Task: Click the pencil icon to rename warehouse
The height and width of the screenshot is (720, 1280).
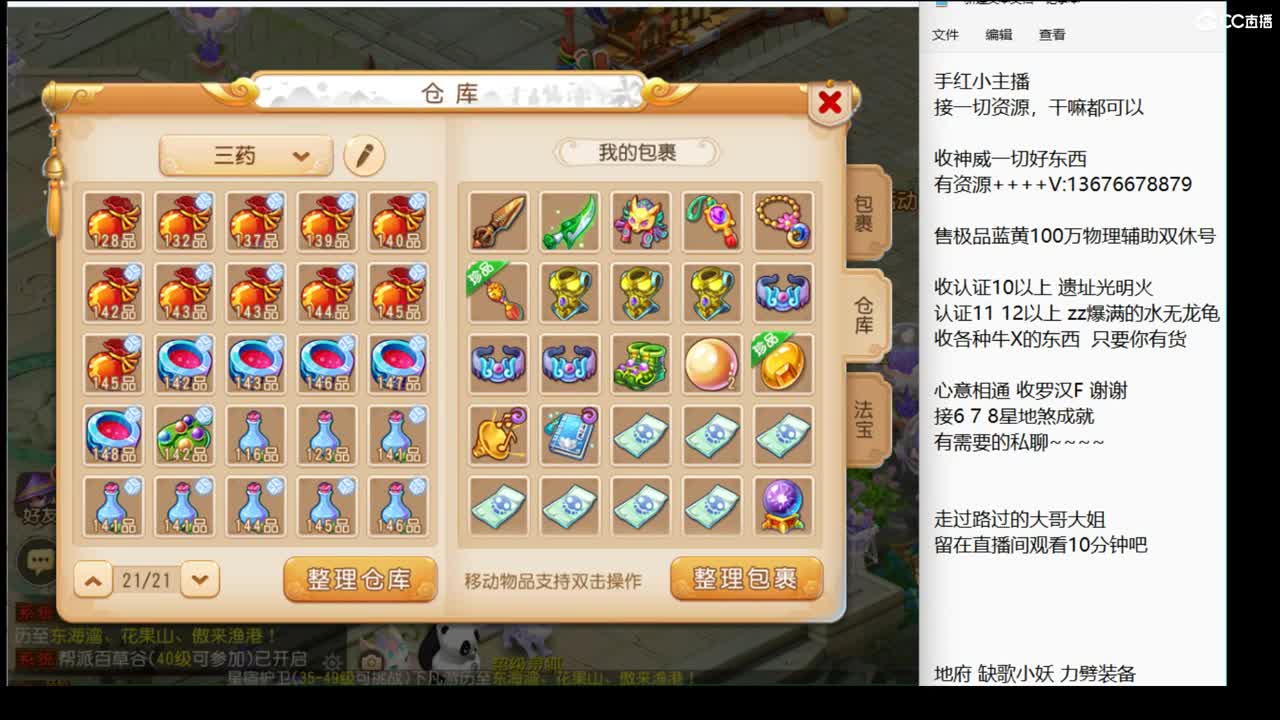Action: 362,155
